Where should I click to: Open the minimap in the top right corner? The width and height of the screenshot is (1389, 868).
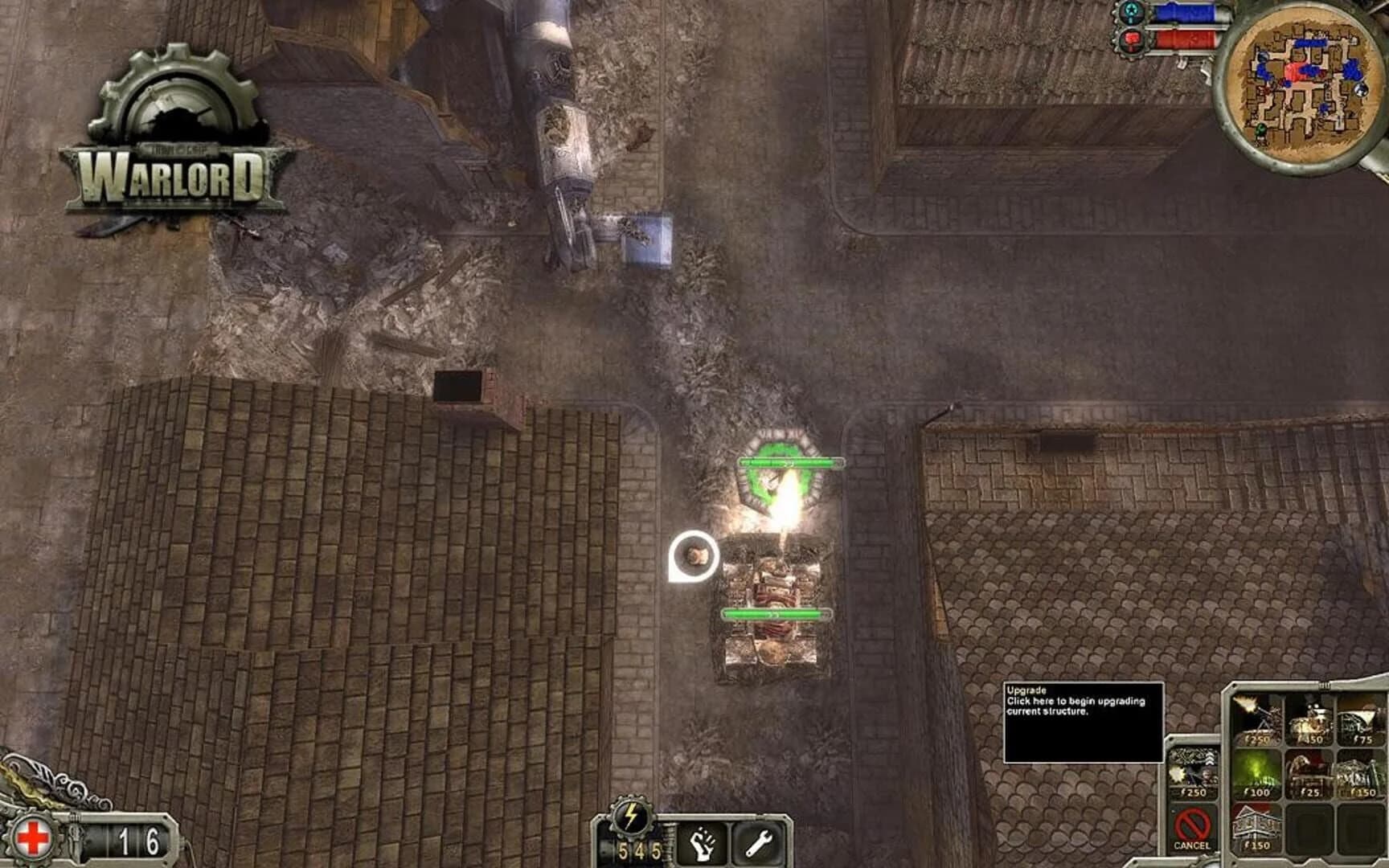1301,84
